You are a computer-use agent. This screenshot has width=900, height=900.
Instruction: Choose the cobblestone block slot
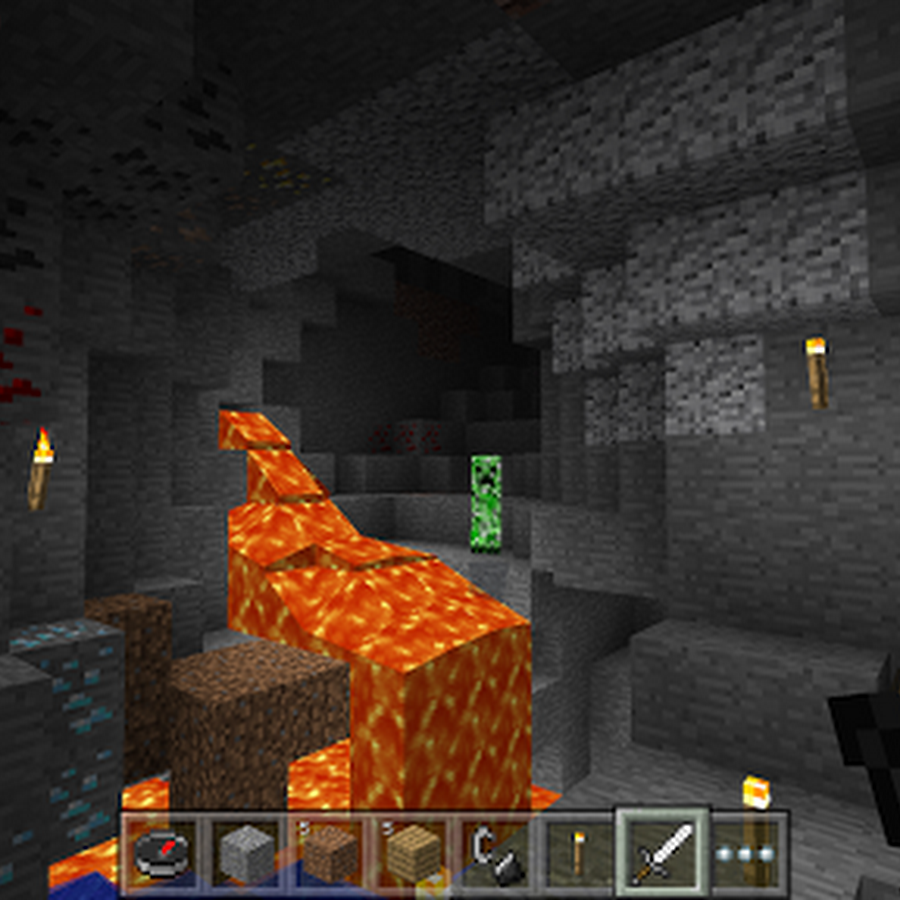[246, 854]
